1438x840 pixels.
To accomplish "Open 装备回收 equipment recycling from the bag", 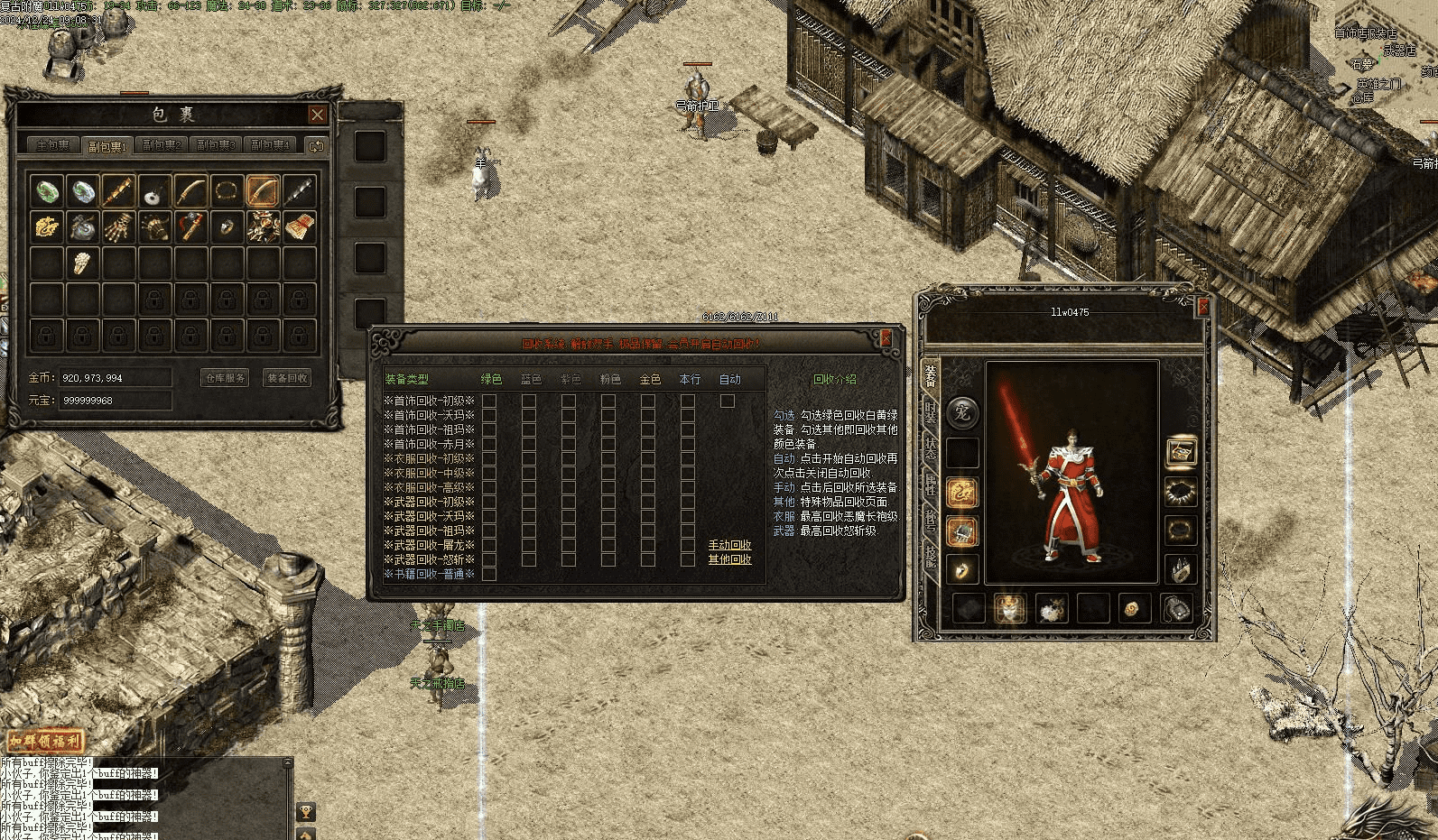I will coord(287,378).
